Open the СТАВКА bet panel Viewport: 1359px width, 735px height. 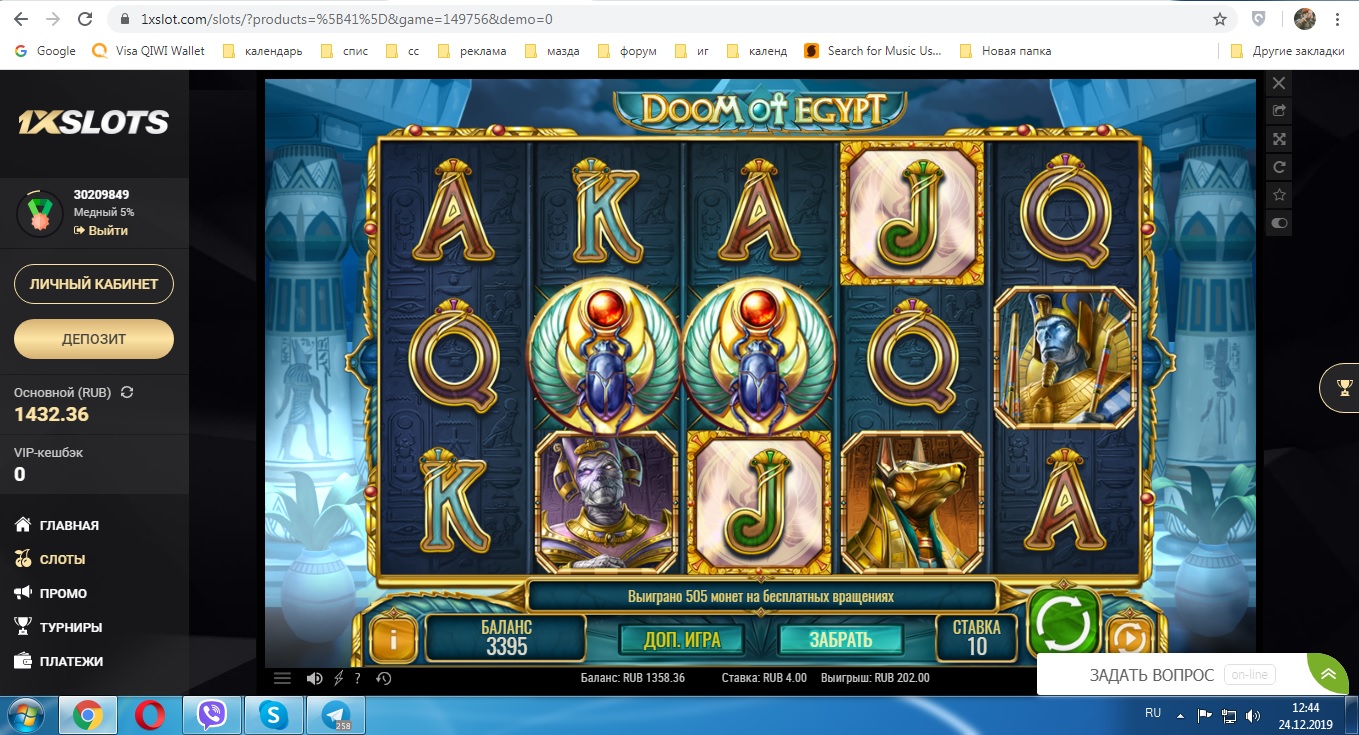pyautogui.click(x=976, y=636)
